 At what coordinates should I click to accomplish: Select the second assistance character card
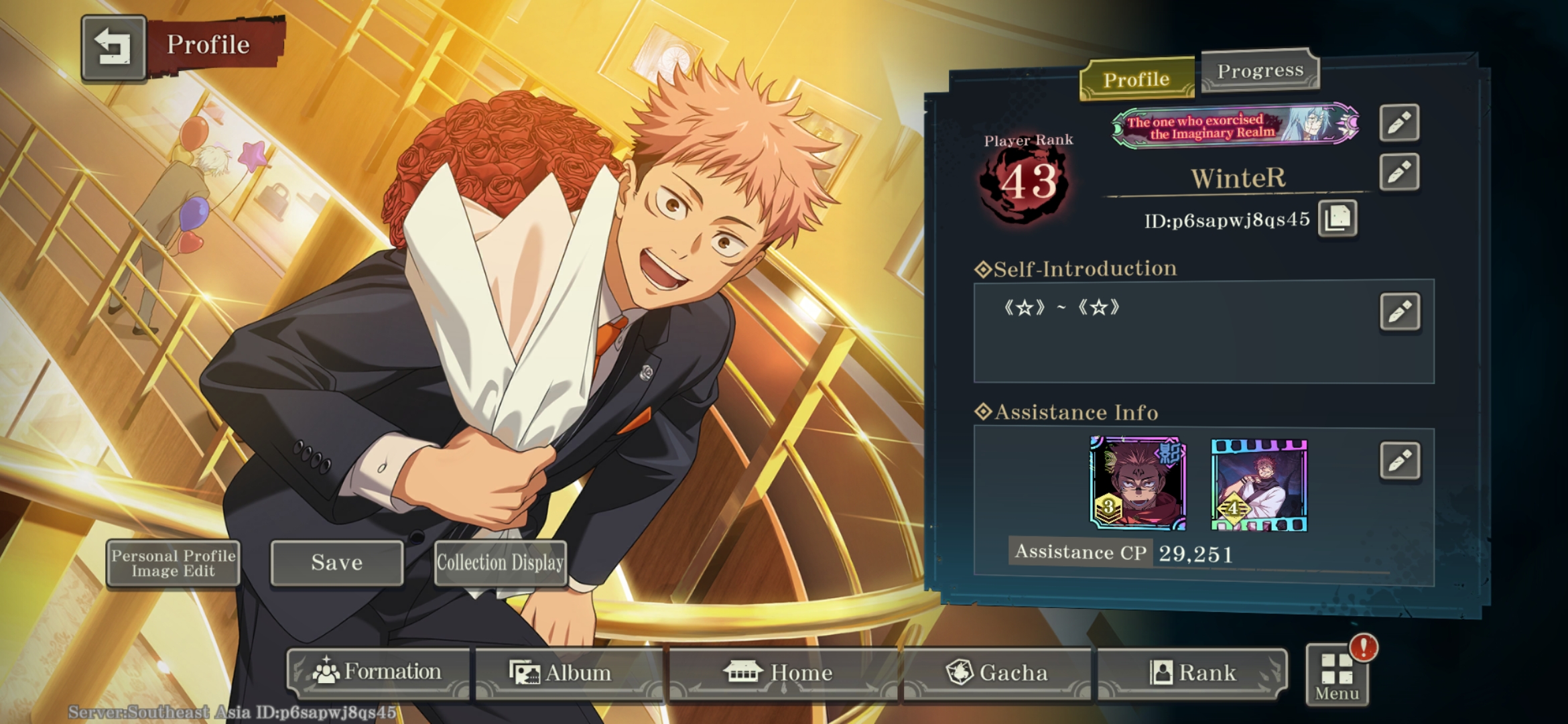point(1259,485)
